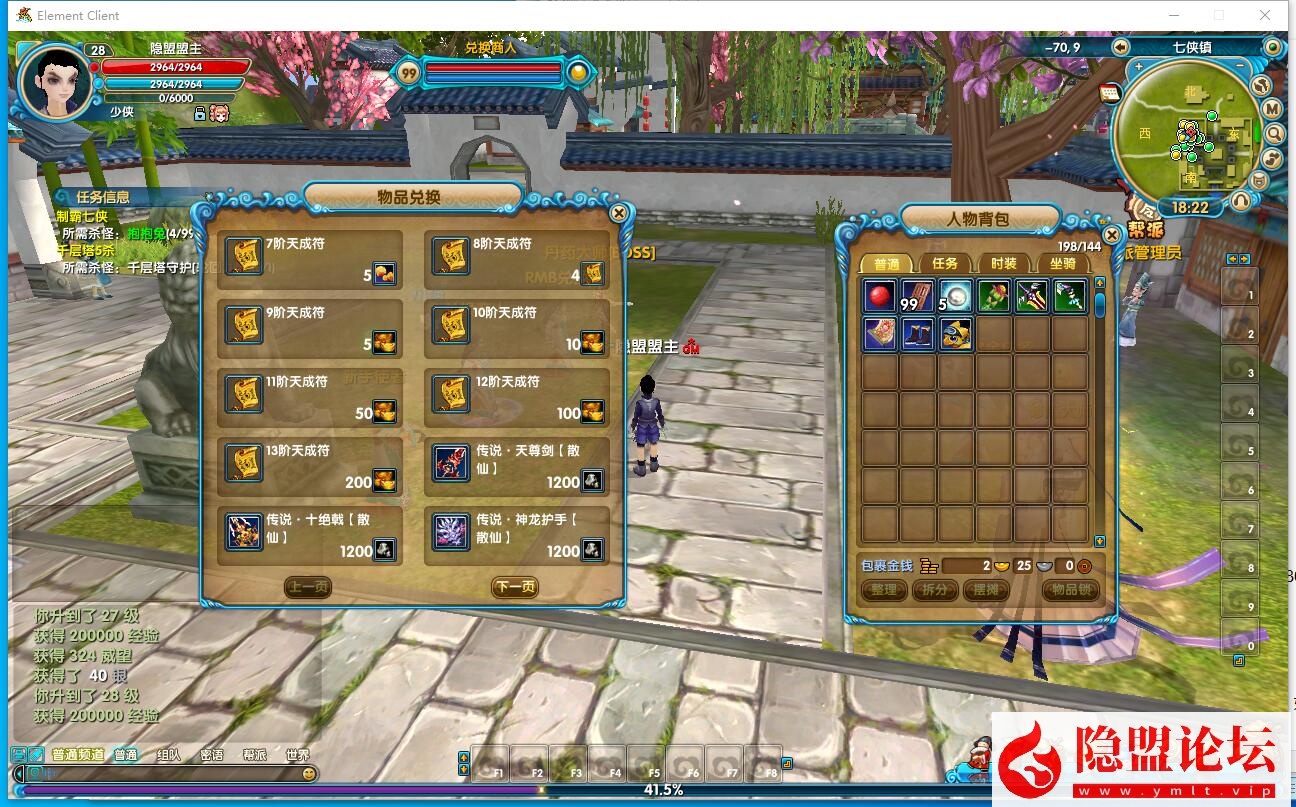Select the 7阶天成符 exchange entry
Screen dimensions: 1296x807
click(x=310, y=259)
